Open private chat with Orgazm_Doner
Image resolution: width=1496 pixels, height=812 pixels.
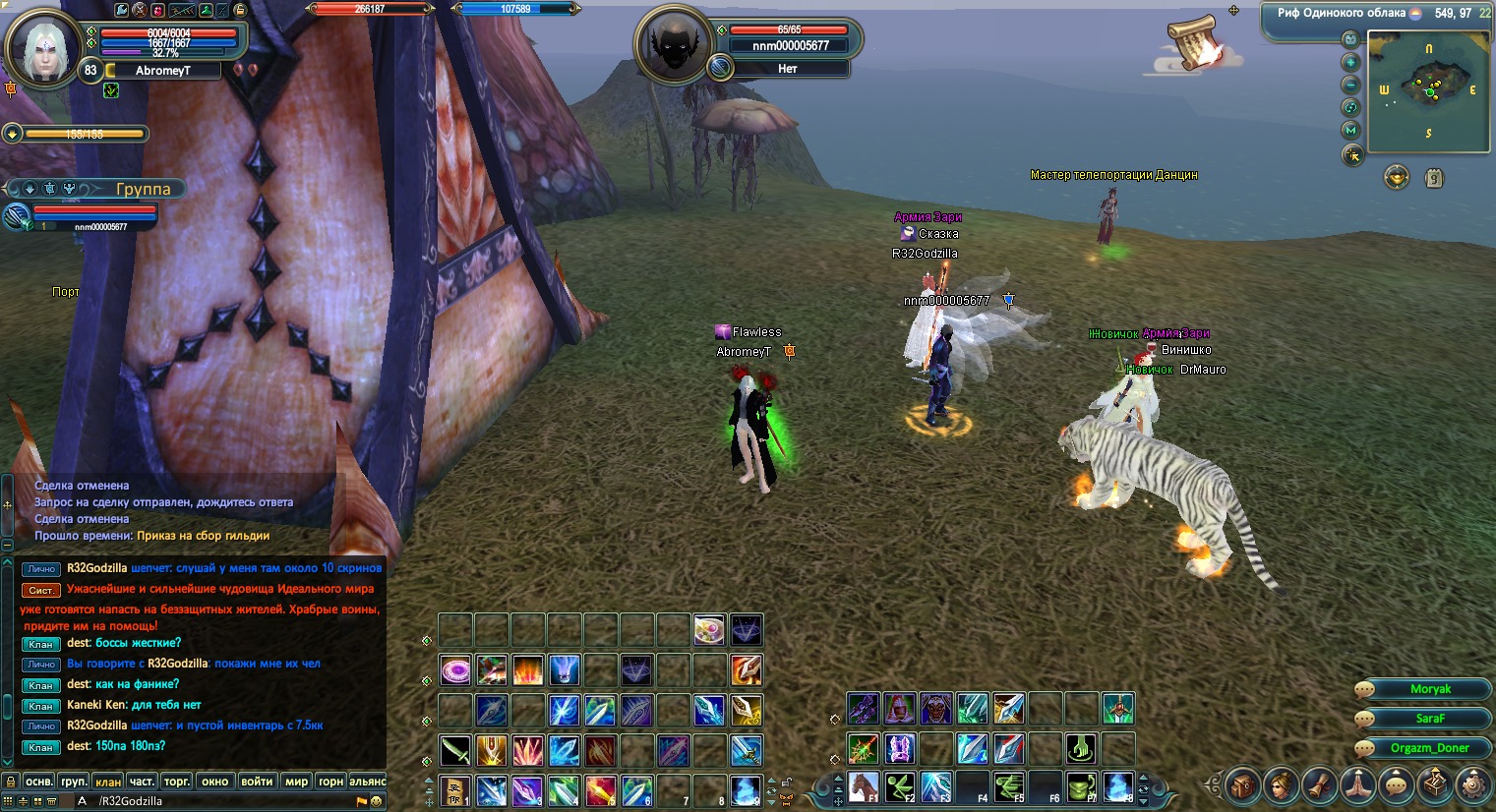coord(1429,748)
